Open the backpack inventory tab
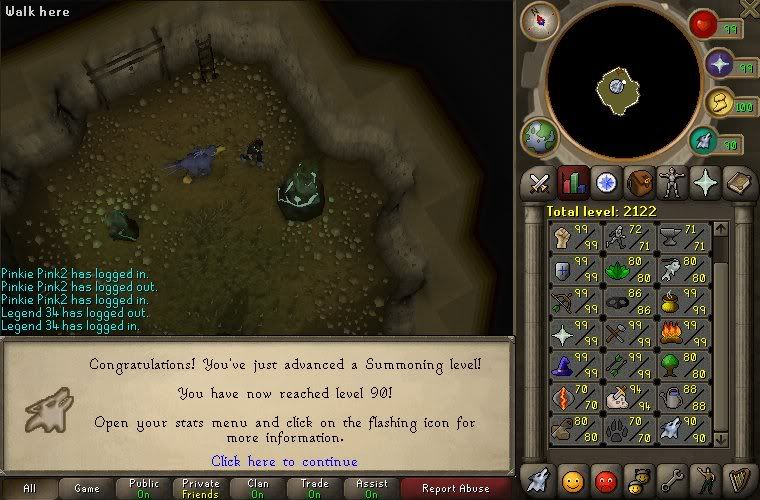760x500 pixels. click(x=639, y=183)
